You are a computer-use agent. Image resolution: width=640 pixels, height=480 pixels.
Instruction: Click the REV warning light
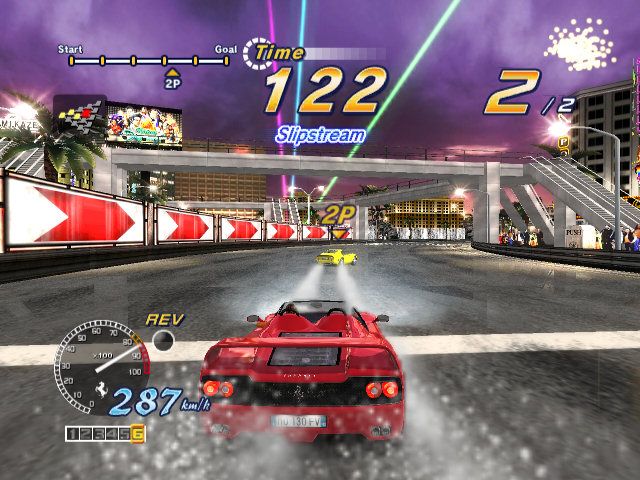[163, 341]
